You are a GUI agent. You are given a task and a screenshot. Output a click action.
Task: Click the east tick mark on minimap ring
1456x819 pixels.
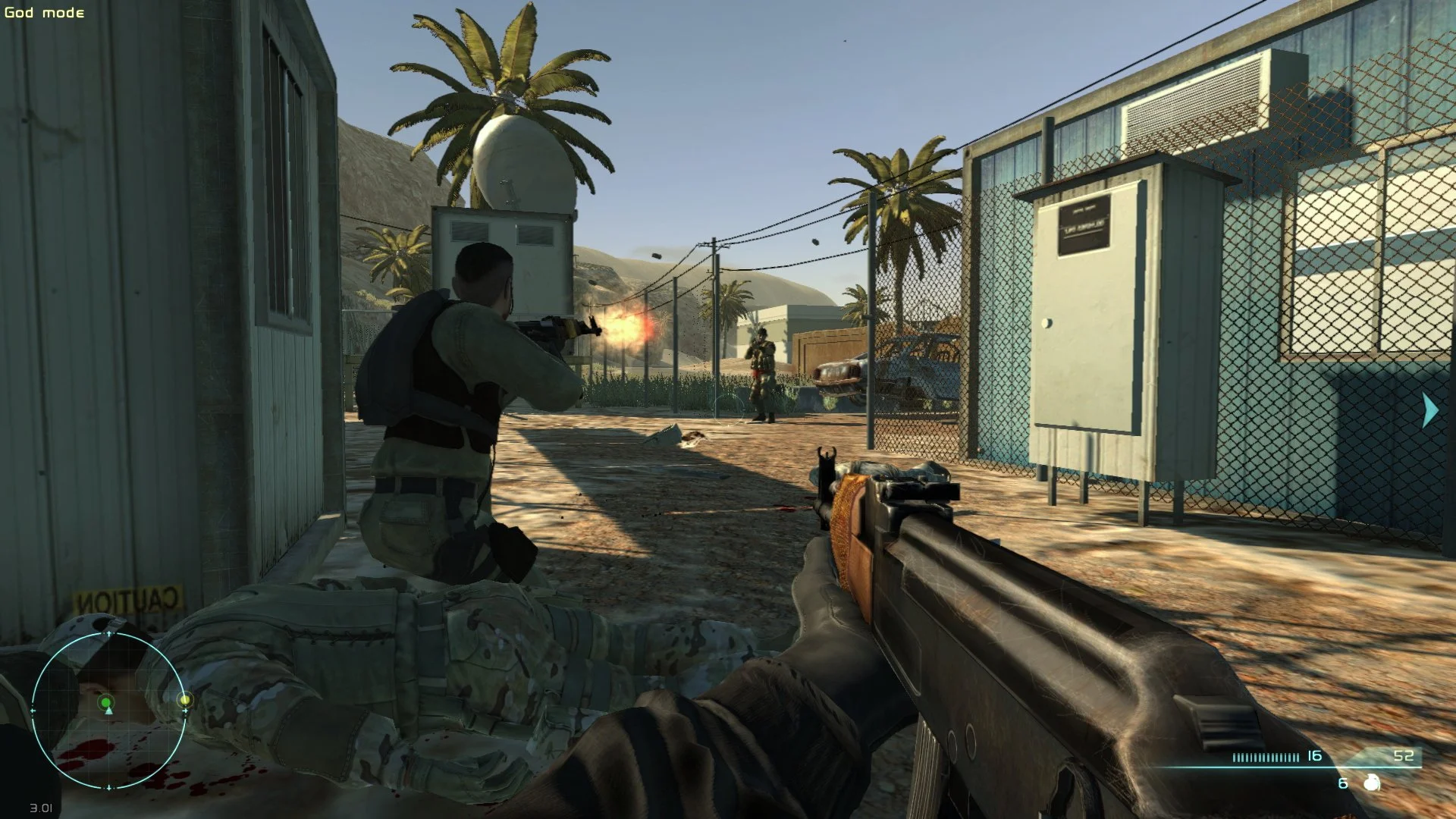coord(186,711)
